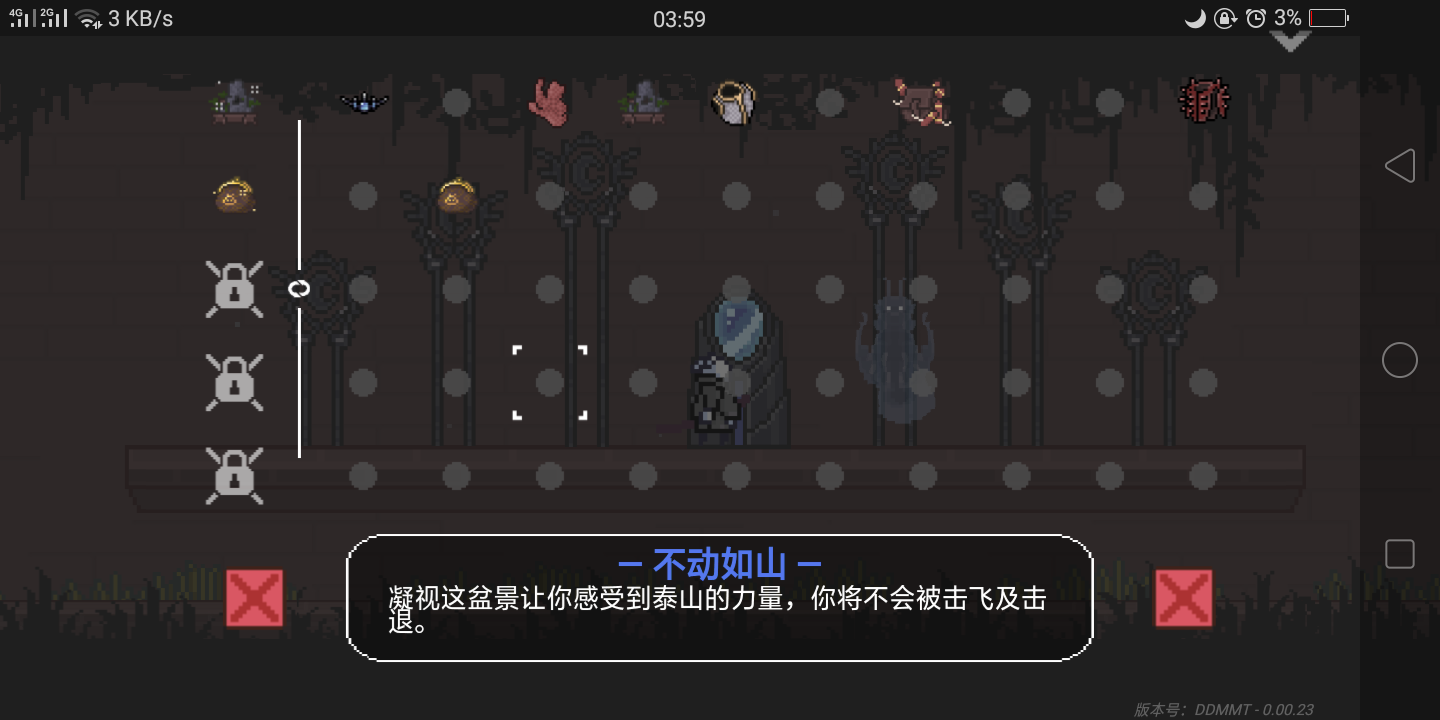Click the bottom padlock icon
Screen dimensions: 1440x720
click(234, 476)
